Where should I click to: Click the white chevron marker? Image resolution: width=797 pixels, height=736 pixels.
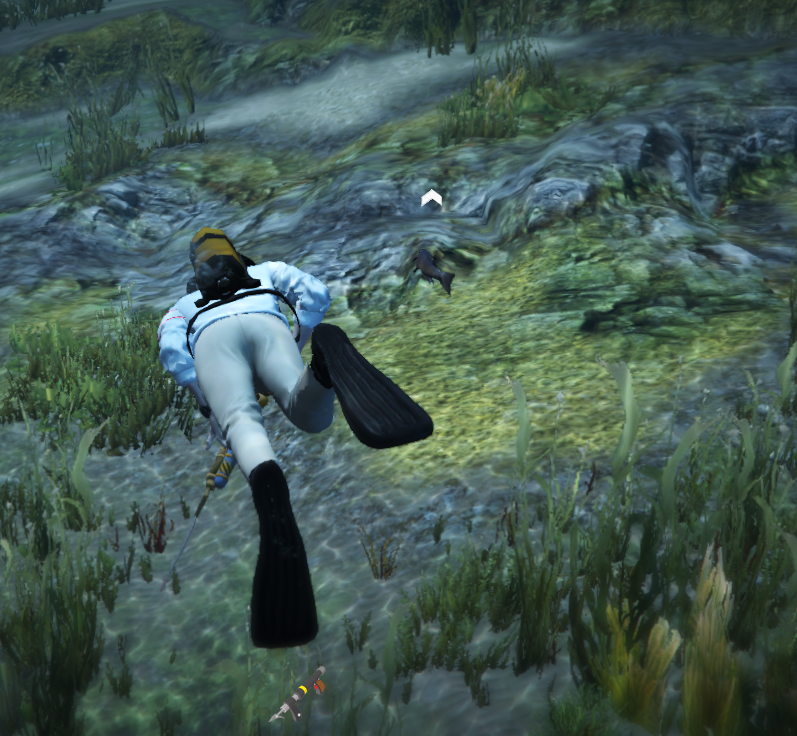pos(431,199)
